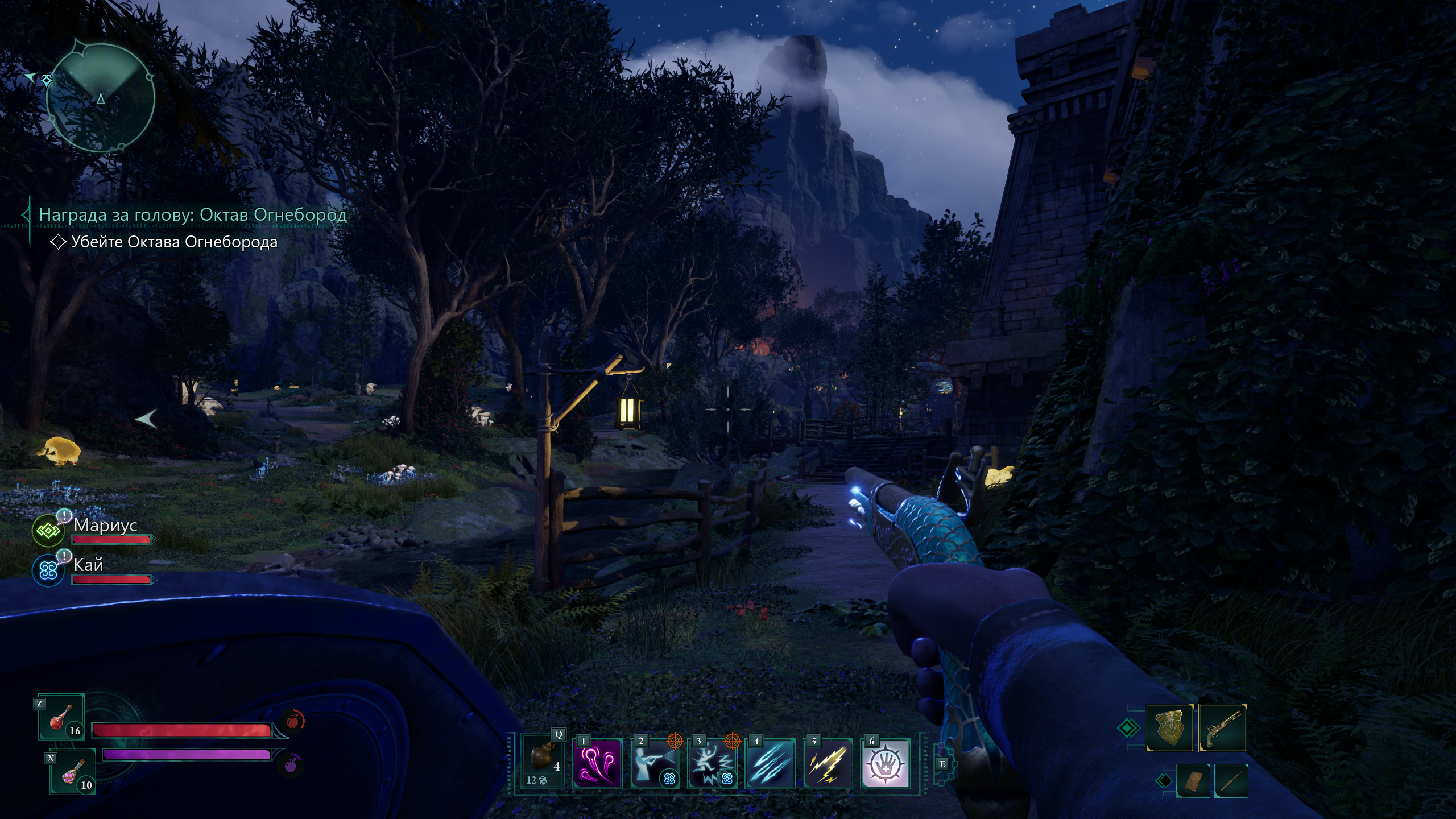Activate the yellow lightning bolt ability
The image size is (1456, 819).
click(x=828, y=763)
